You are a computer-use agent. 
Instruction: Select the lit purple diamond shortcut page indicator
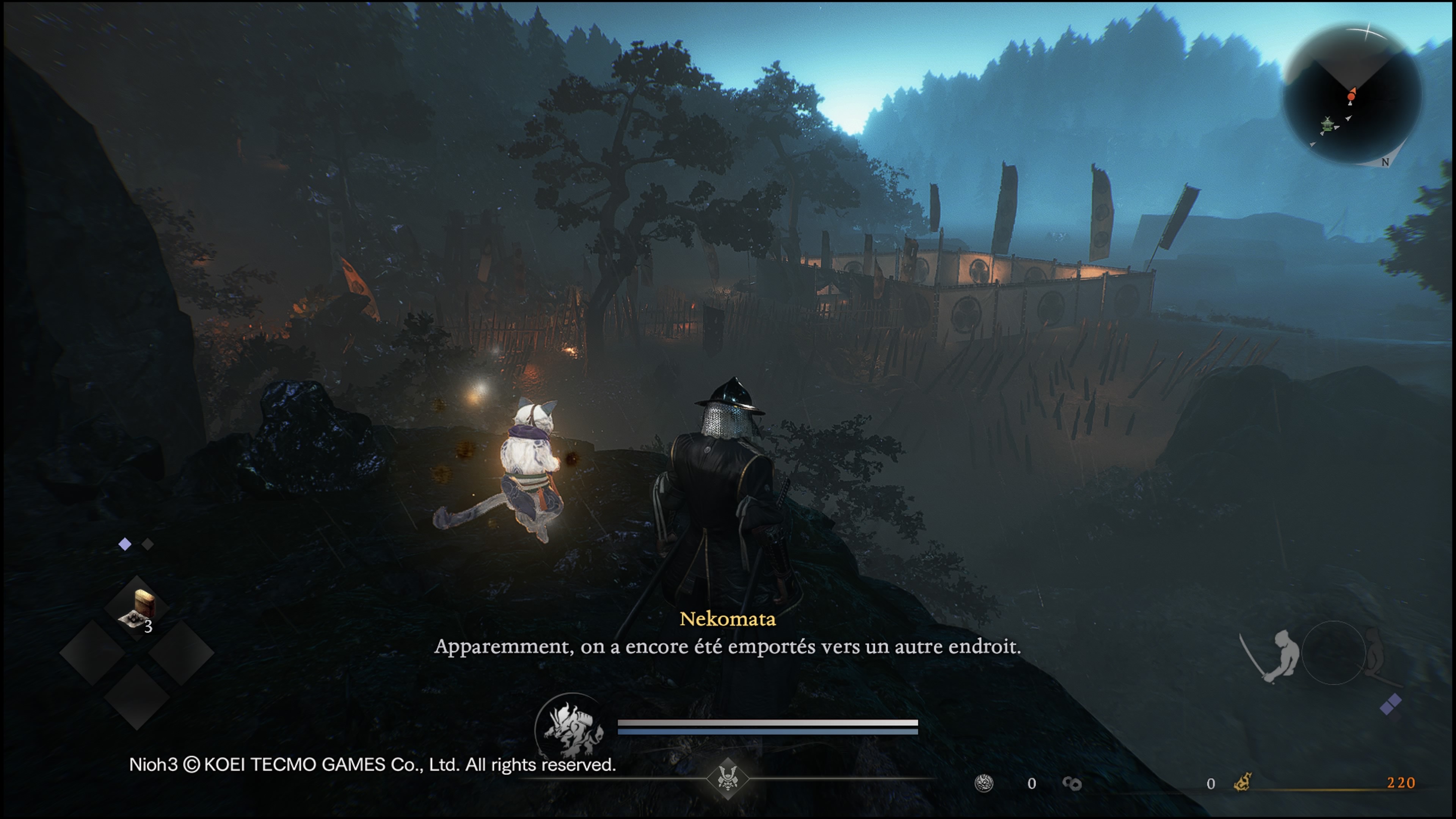(125, 544)
